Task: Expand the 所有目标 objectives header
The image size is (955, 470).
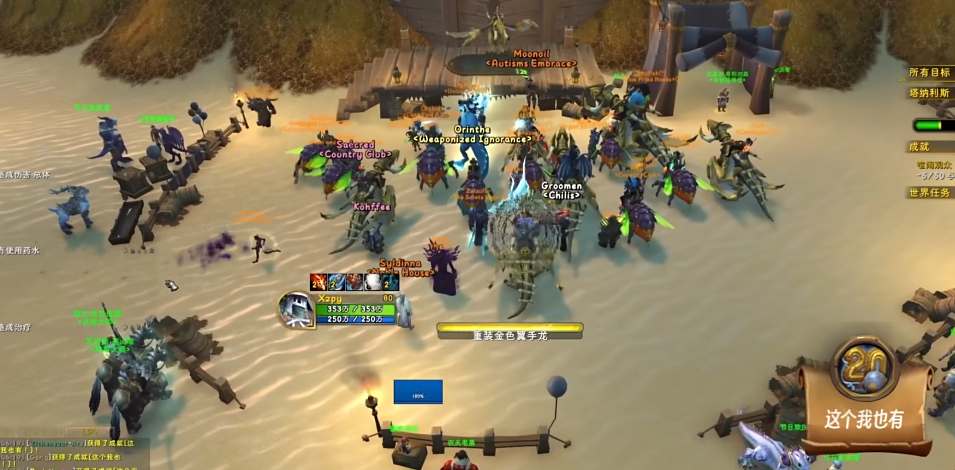Action: pyautogui.click(x=928, y=72)
